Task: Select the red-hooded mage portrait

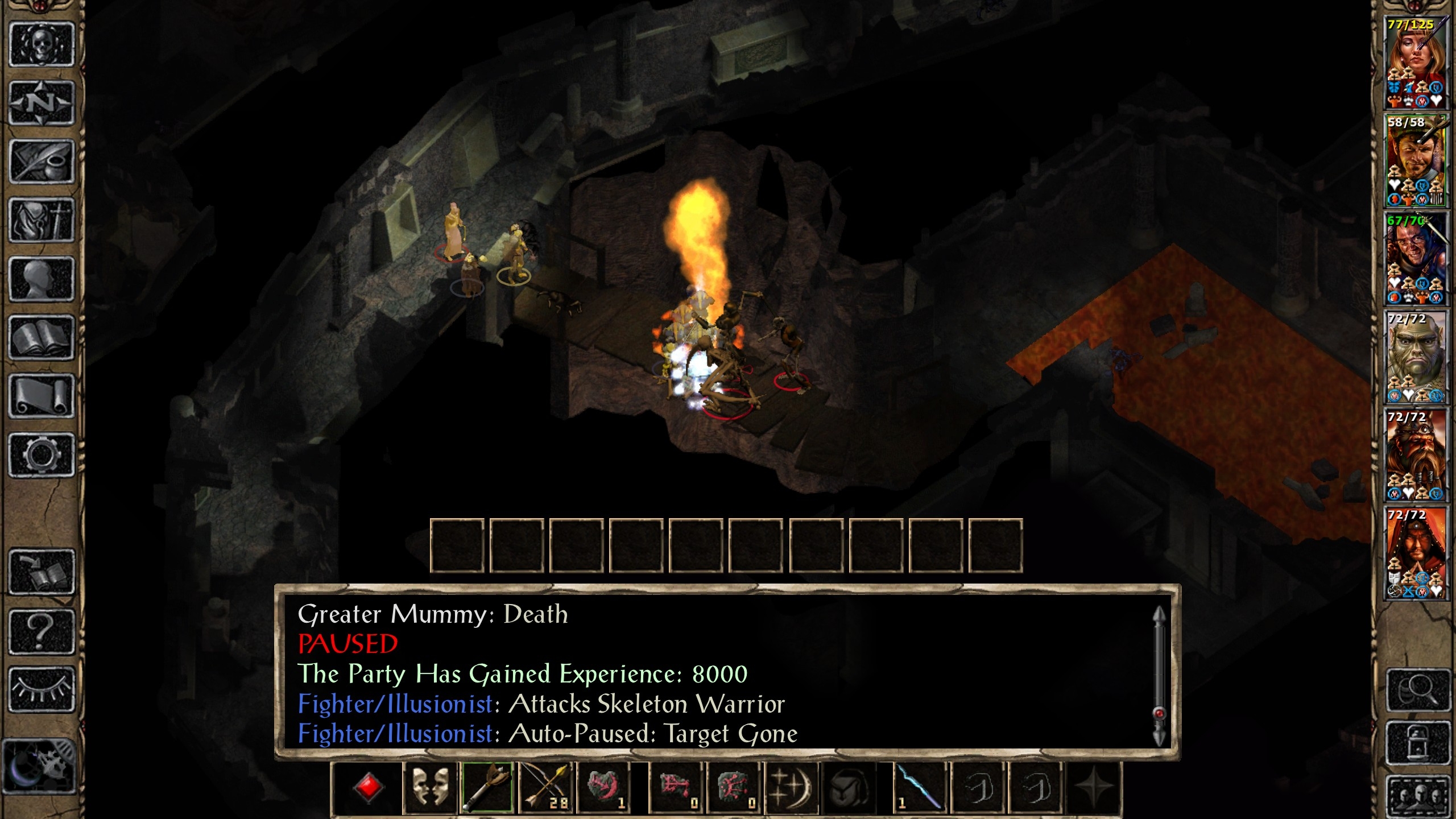Action: coord(1416,553)
